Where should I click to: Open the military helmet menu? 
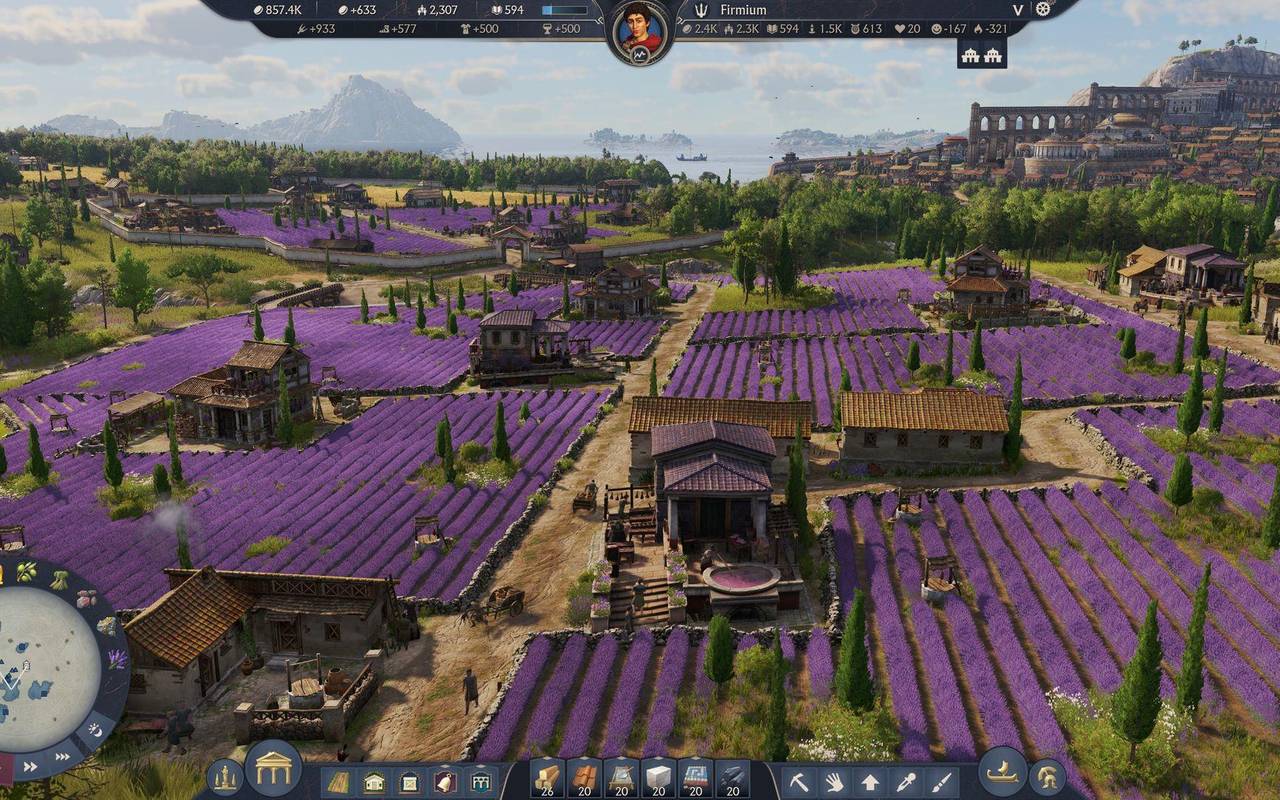coord(1048,778)
